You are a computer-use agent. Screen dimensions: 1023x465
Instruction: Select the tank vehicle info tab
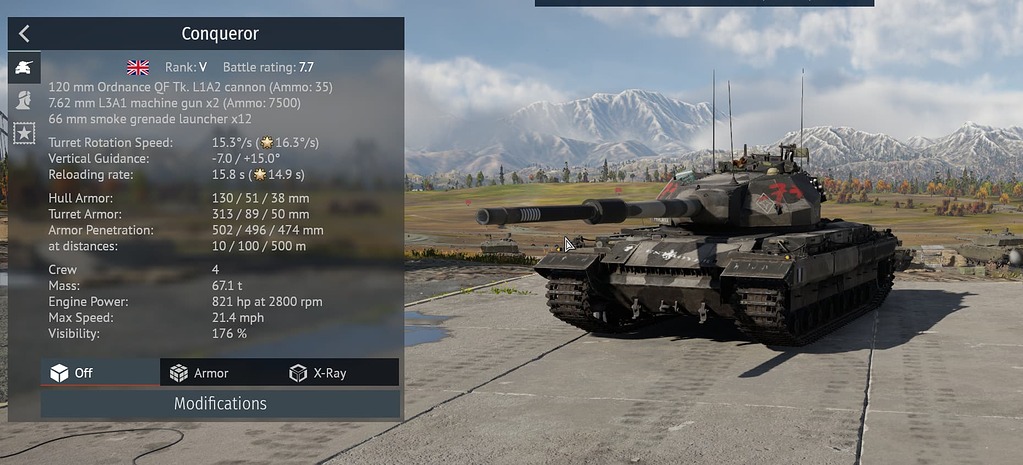(24, 68)
